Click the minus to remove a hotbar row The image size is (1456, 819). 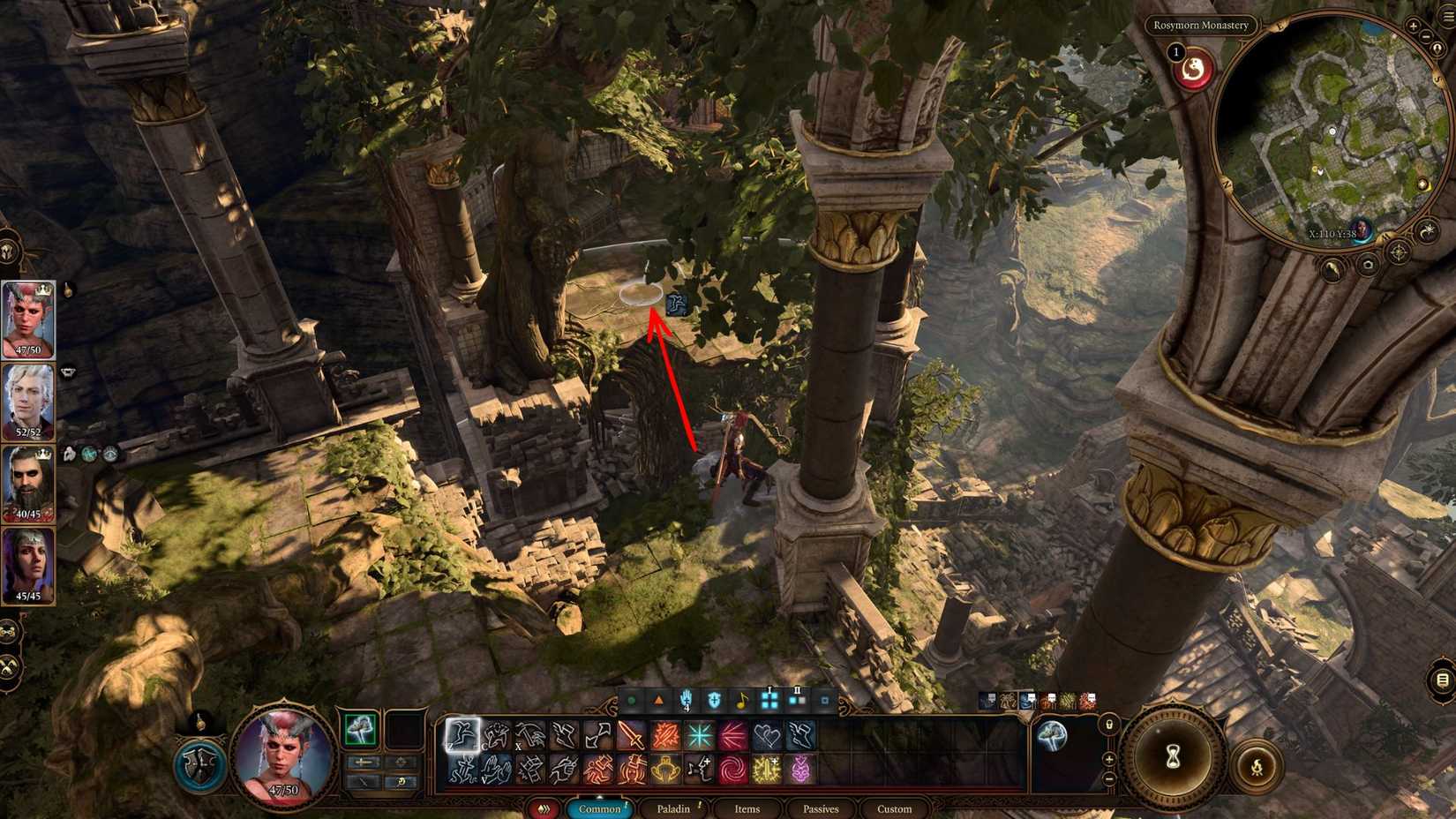[x=1108, y=778]
